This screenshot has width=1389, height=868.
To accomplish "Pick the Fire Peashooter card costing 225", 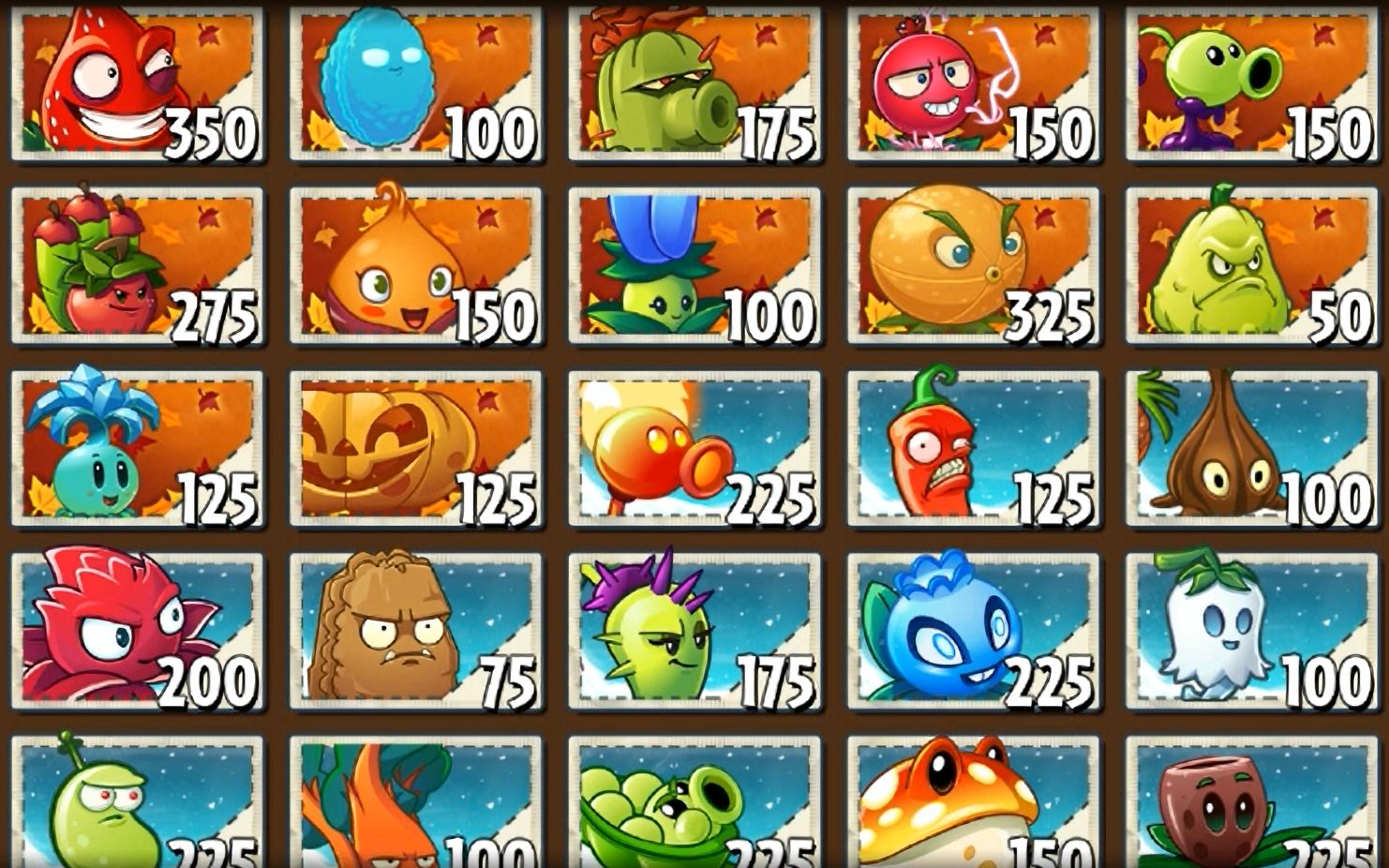I will pos(694,450).
